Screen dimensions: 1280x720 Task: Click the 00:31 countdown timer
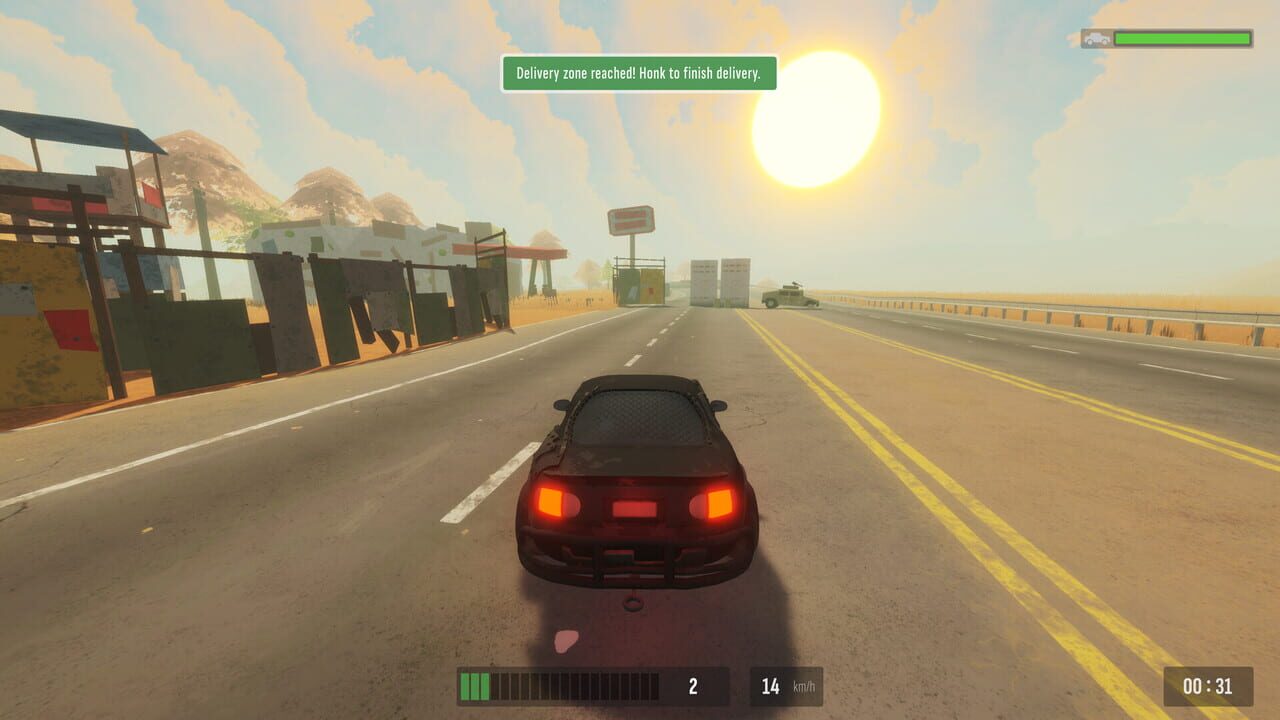coord(1207,686)
